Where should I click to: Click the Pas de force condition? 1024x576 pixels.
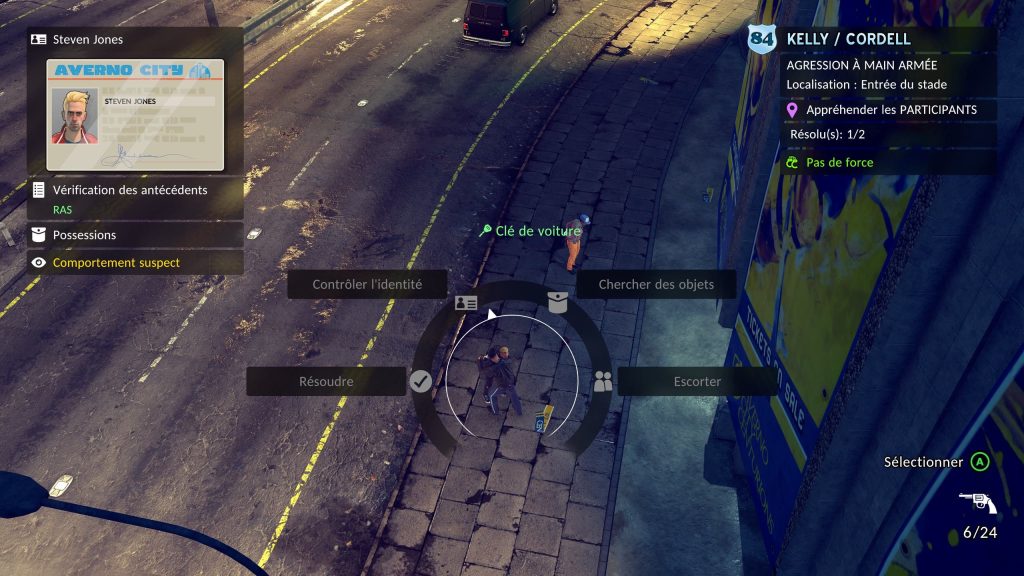pos(838,162)
